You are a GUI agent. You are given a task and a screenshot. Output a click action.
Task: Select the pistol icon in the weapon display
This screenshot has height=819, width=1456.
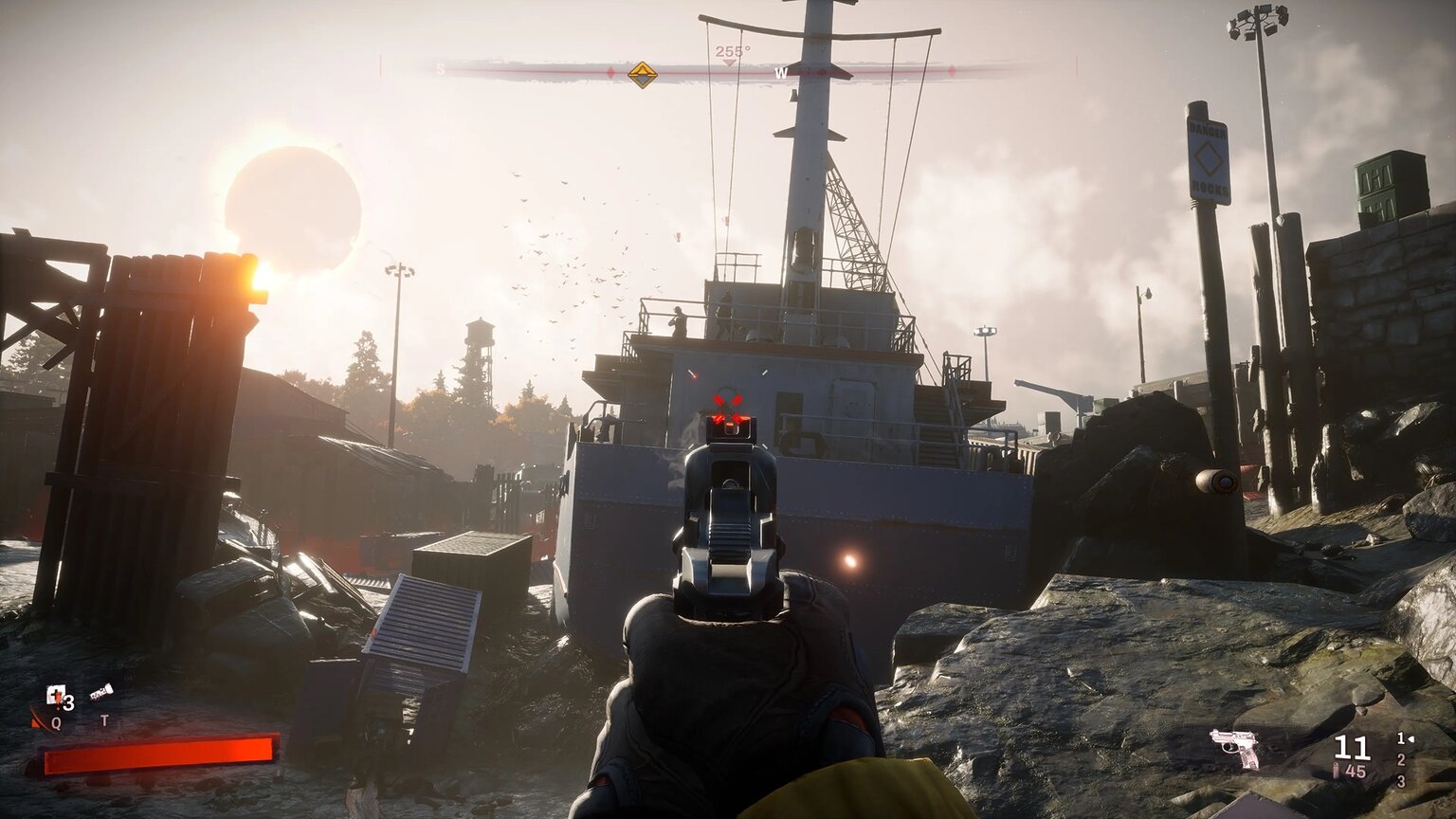tap(1233, 747)
